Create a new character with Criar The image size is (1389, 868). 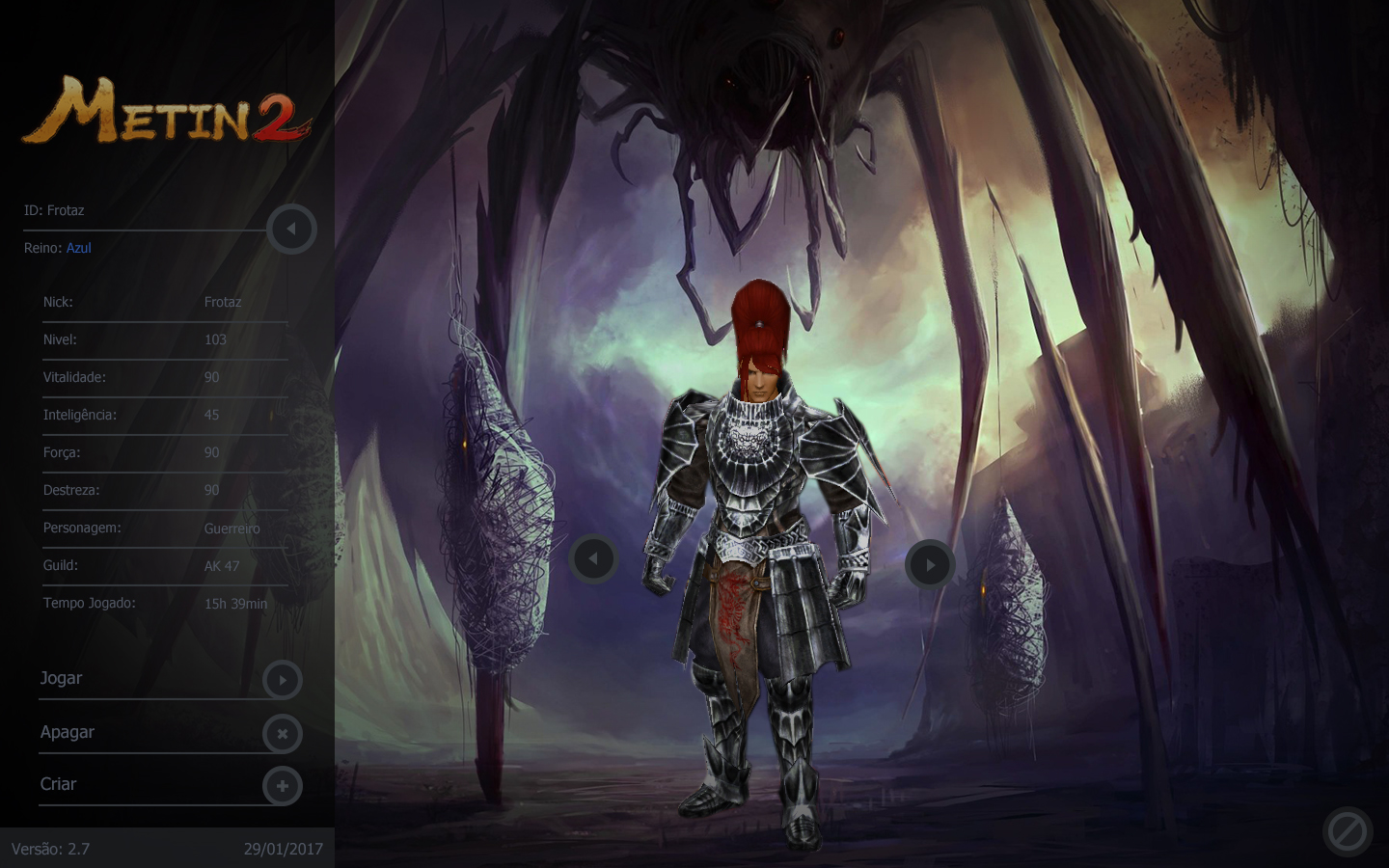282,786
